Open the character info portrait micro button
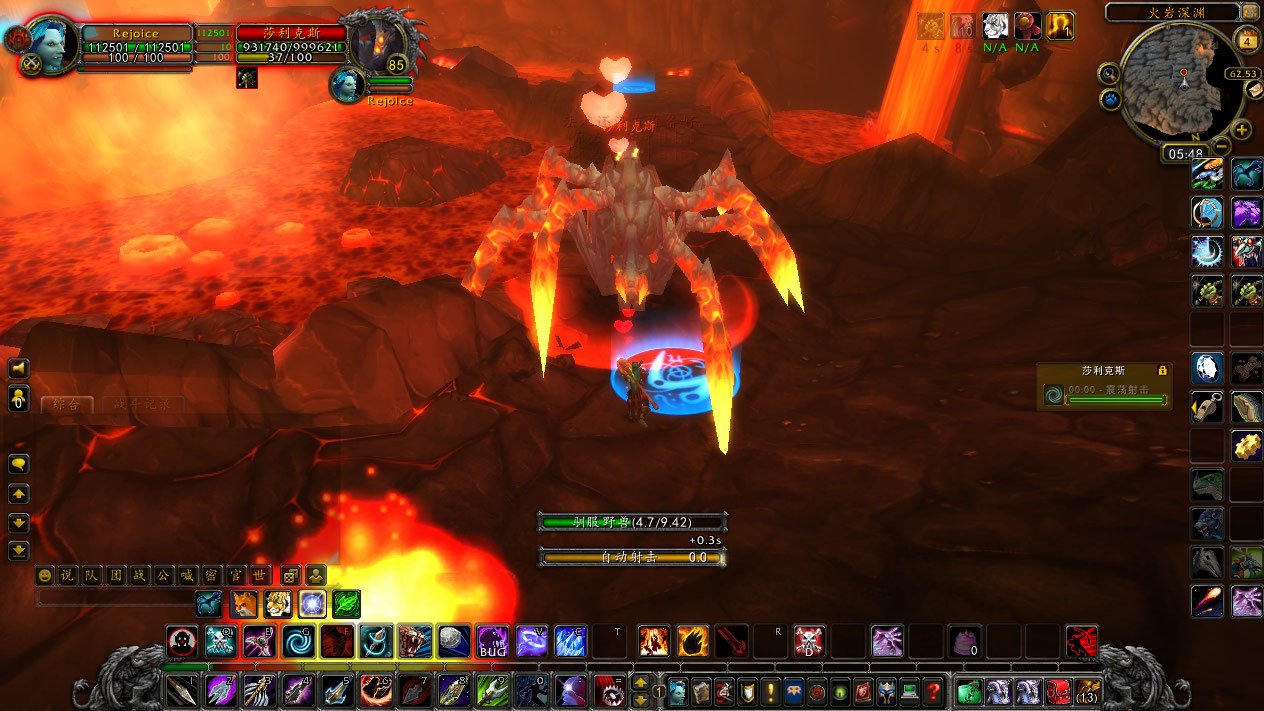The image size is (1264, 711). tap(678, 691)
